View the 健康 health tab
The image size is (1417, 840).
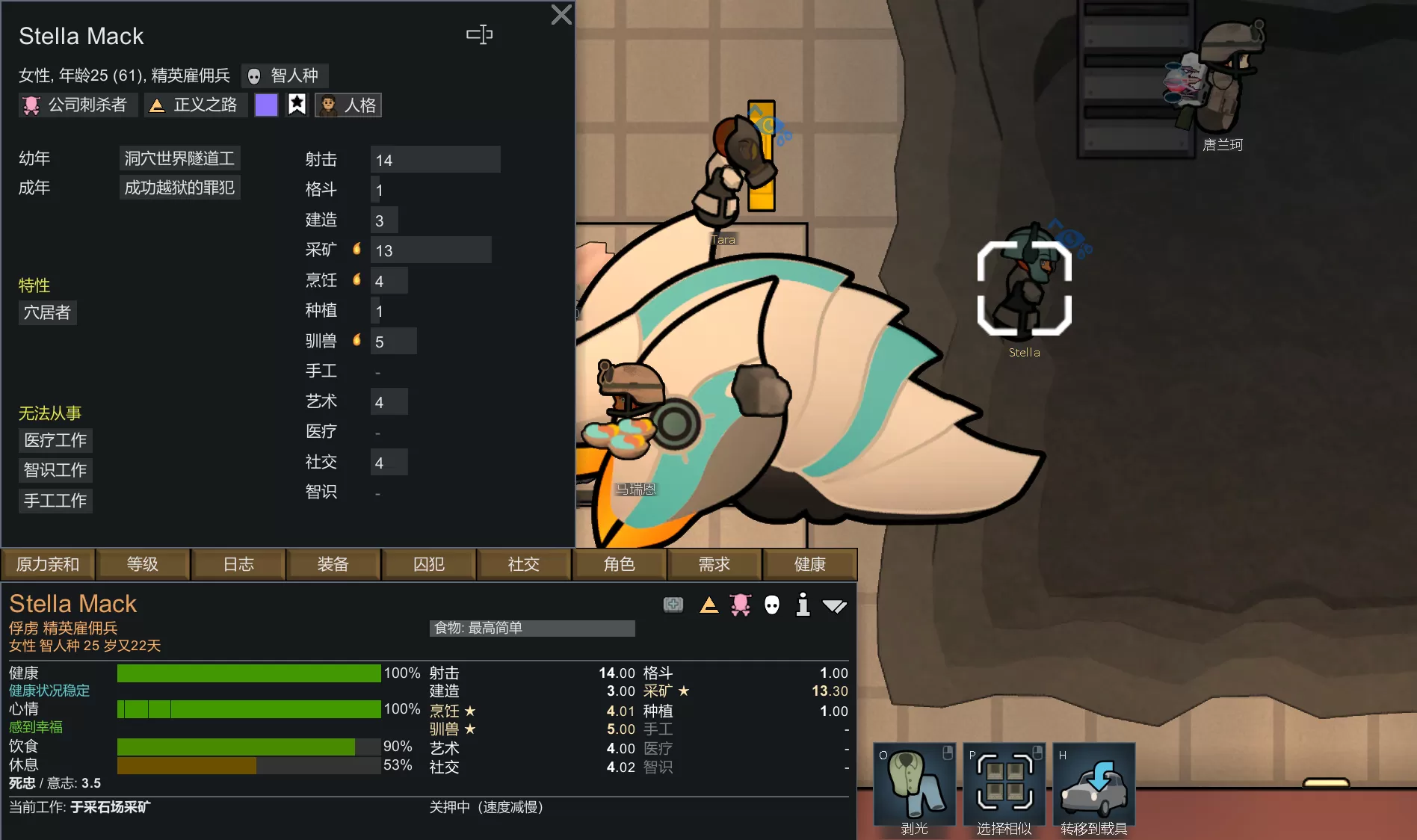(809, 564)
